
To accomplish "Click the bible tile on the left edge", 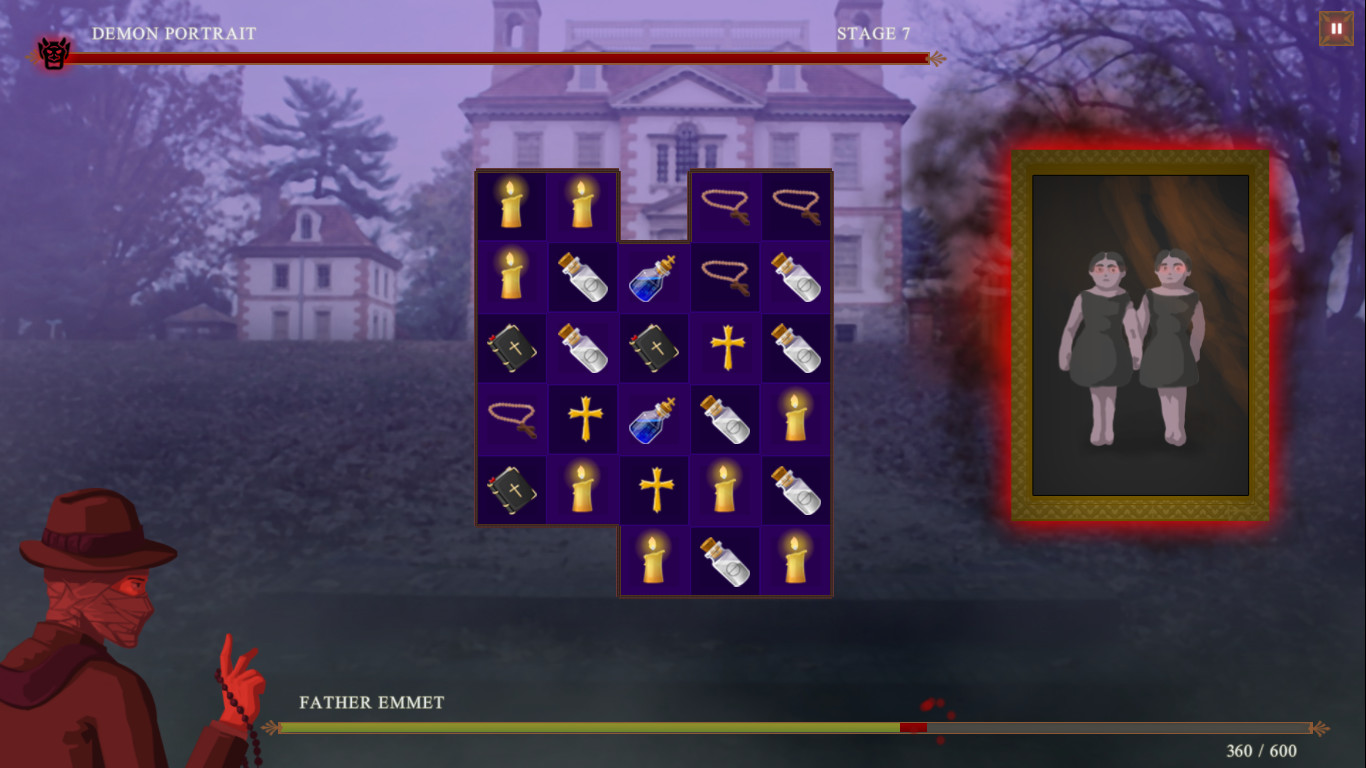I will tap(511, 347).
